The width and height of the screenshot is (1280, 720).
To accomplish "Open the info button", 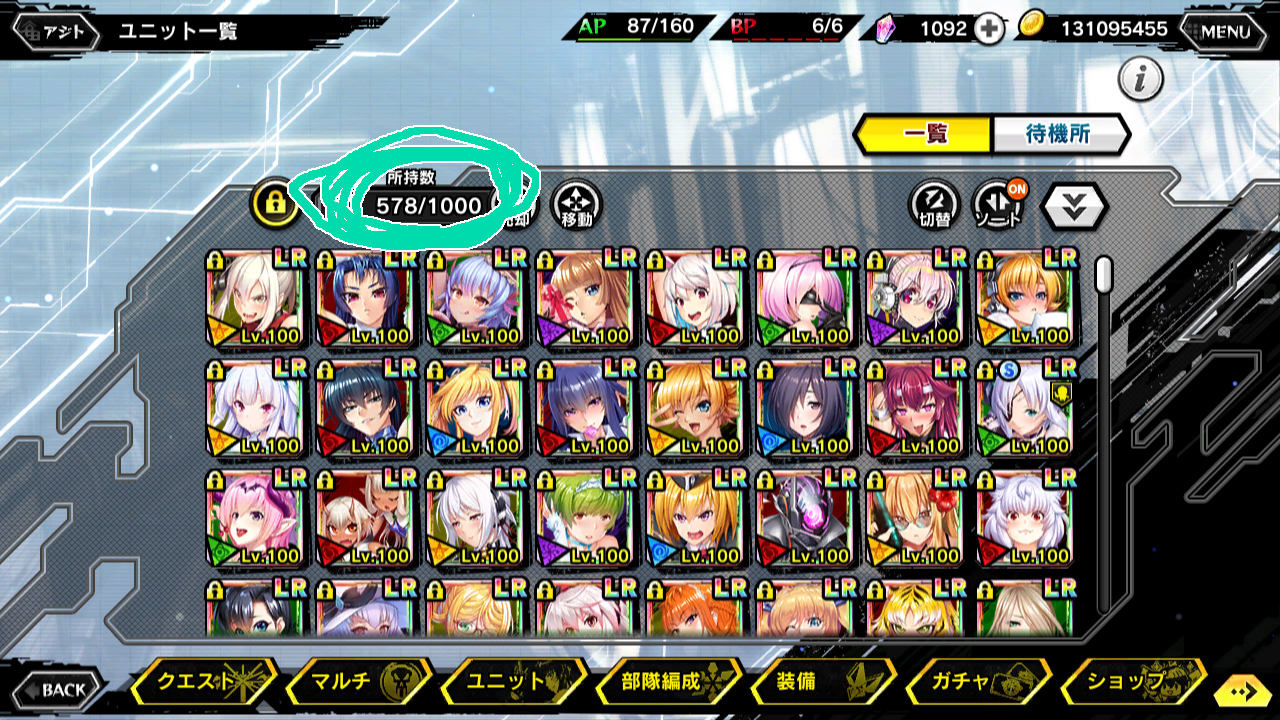I will (1140, 79).
